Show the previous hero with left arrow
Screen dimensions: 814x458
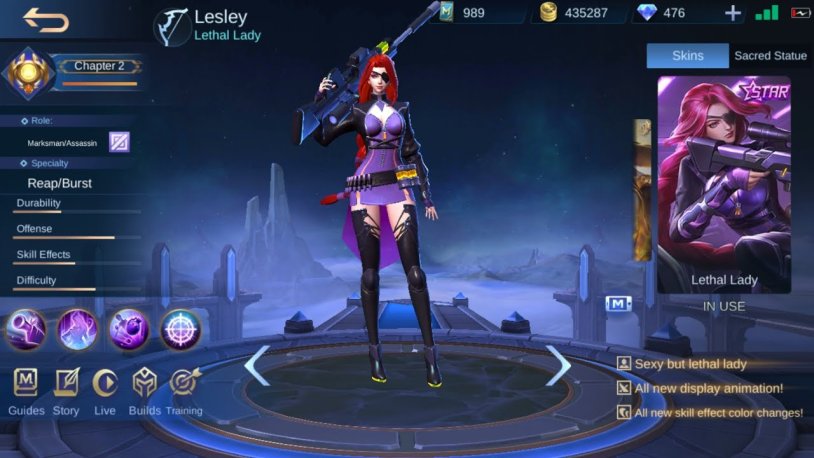click(257, 365)
